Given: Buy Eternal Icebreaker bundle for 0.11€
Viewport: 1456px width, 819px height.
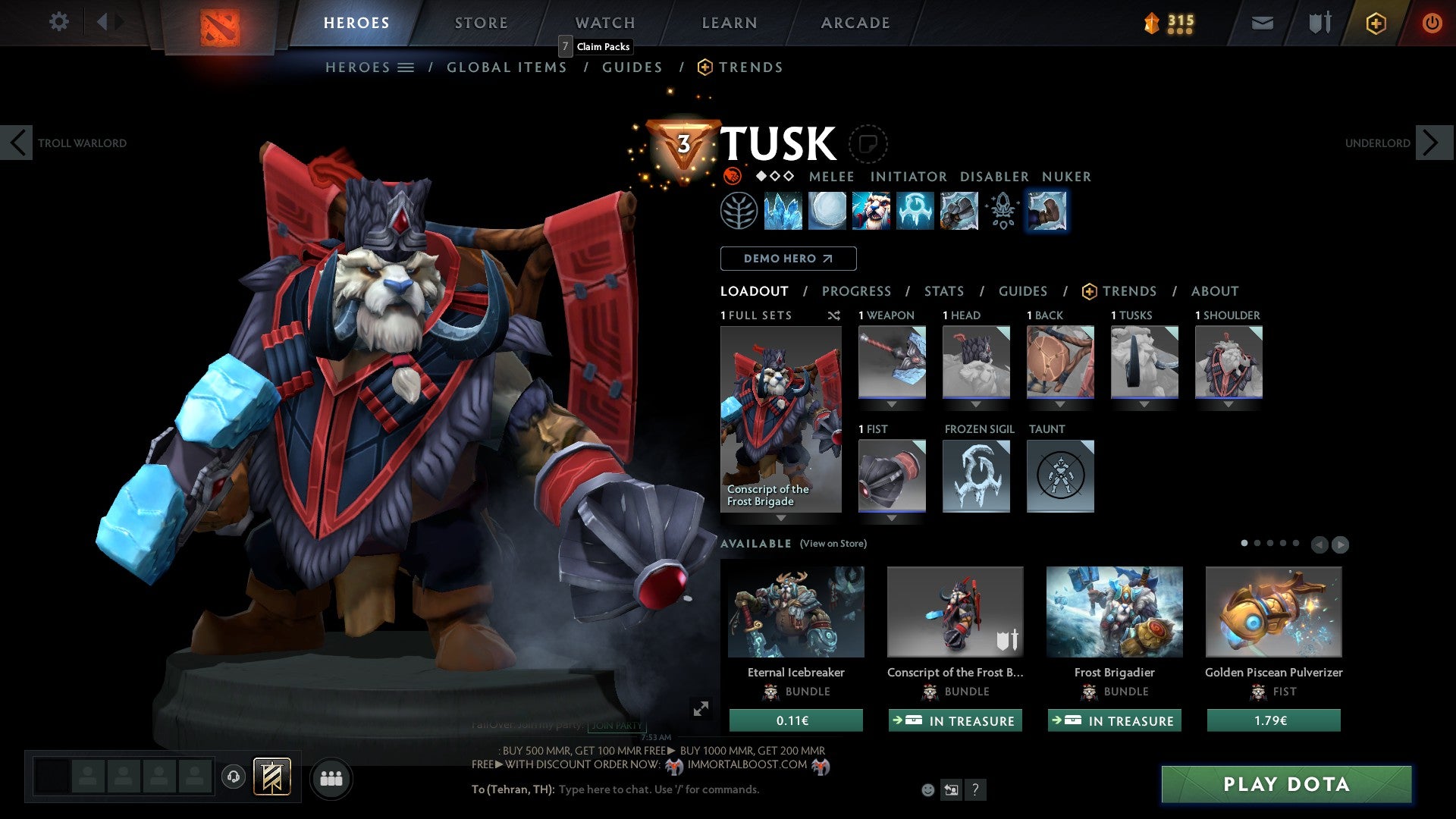Looking at the screenshot, I should point(795,720).
